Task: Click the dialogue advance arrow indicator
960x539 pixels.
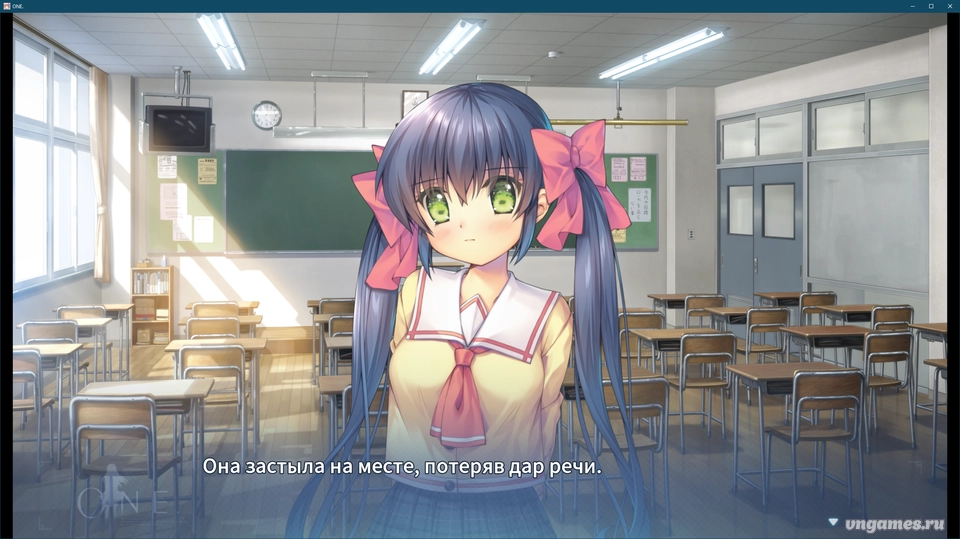Action: click(x=833, y=521)
